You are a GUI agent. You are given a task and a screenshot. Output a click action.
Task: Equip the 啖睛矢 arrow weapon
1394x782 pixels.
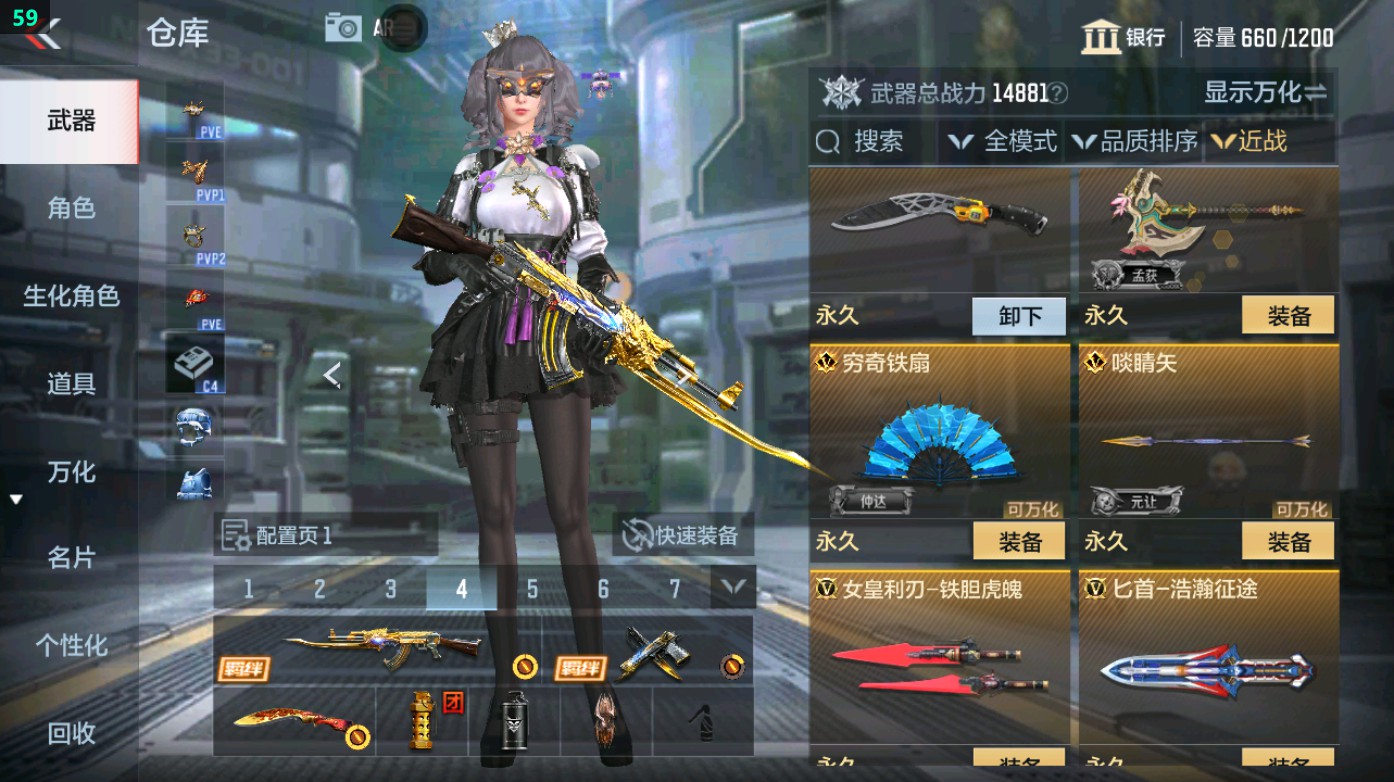coord(1289,542)
